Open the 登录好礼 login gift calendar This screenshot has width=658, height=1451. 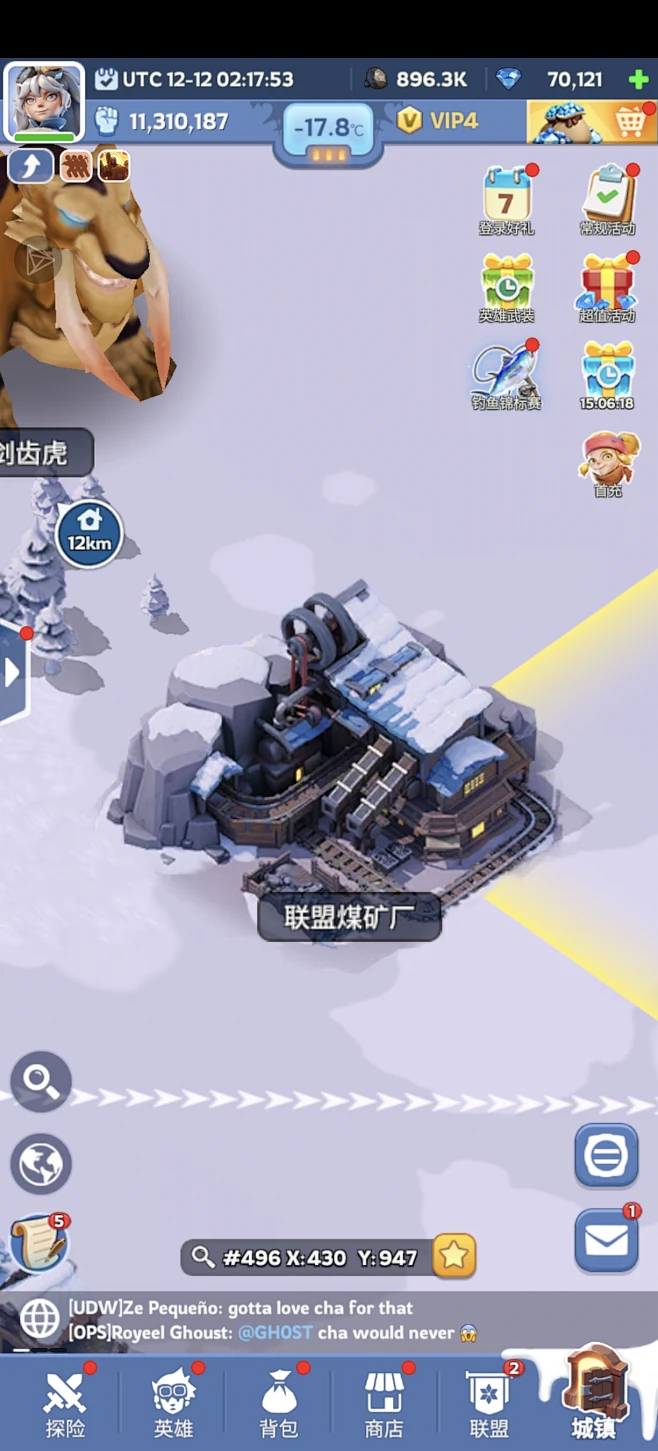point(507,198)
